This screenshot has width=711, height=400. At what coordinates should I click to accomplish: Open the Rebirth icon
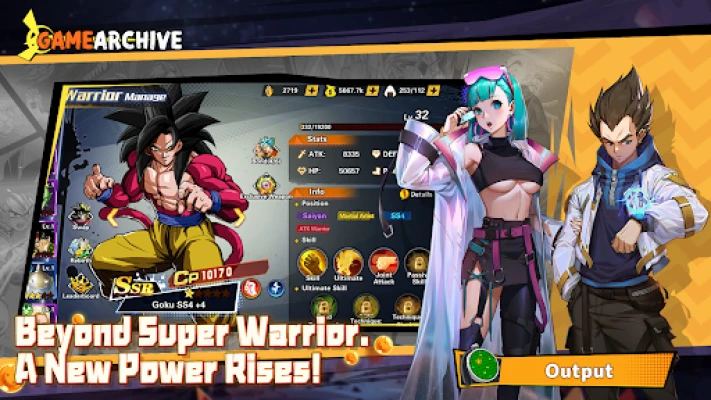tap(81, 247)
